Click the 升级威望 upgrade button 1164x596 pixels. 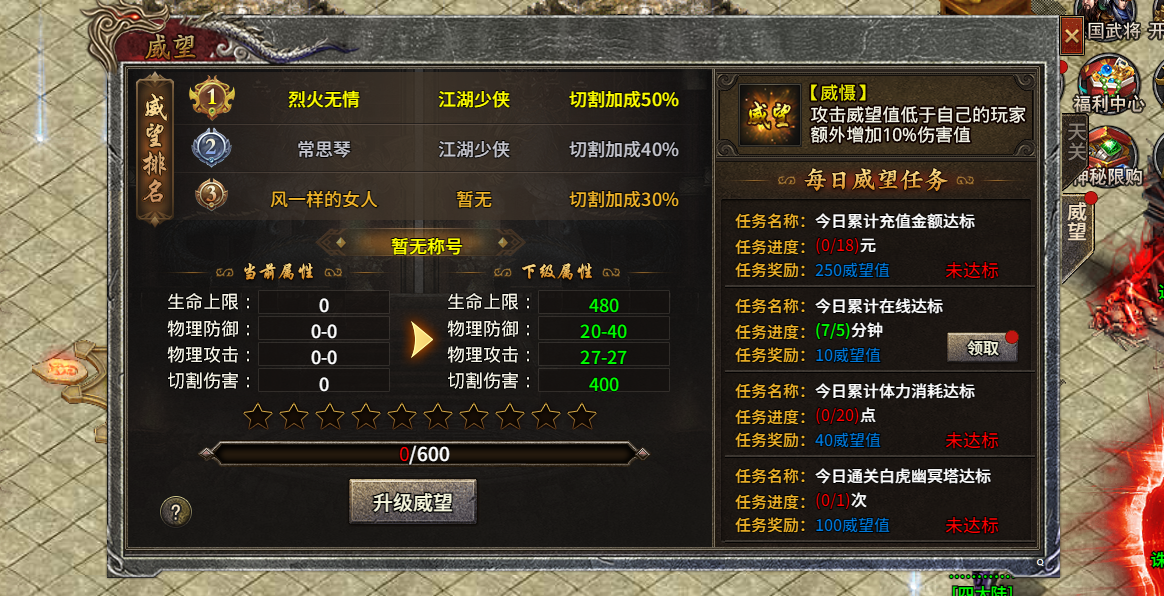pos(412,502)
